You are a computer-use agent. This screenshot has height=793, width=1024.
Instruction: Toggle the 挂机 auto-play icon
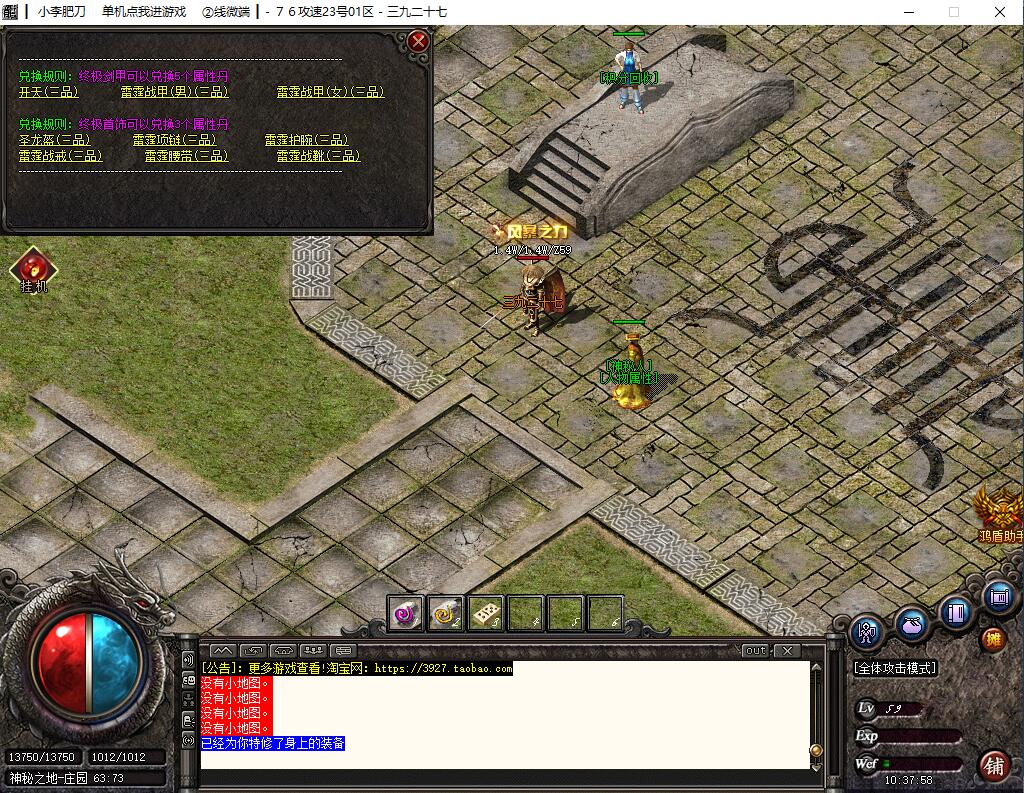(33, 269)
